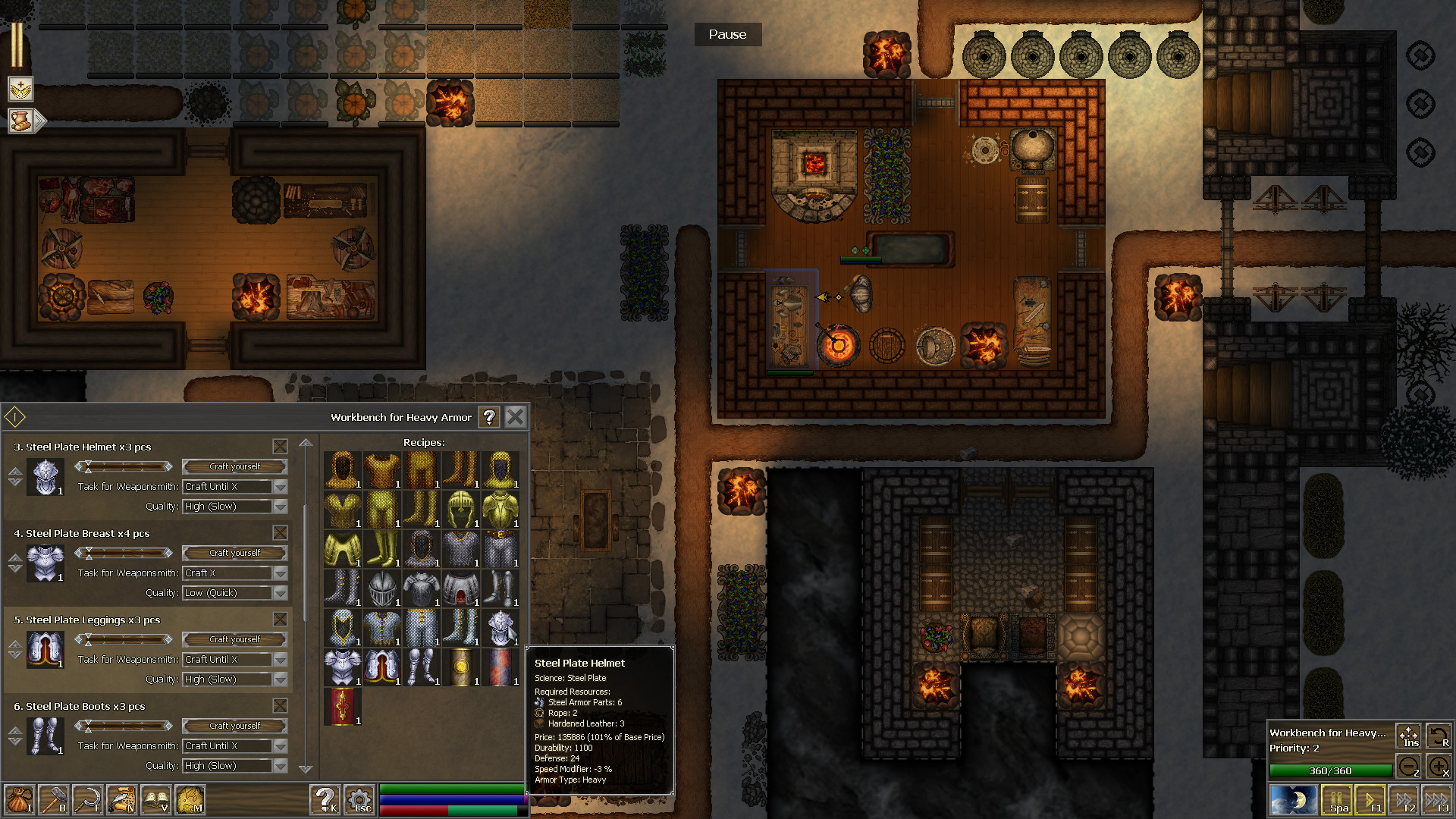
Task: Toggle pause with the Spa button
Action: [x=1337, y=799]
